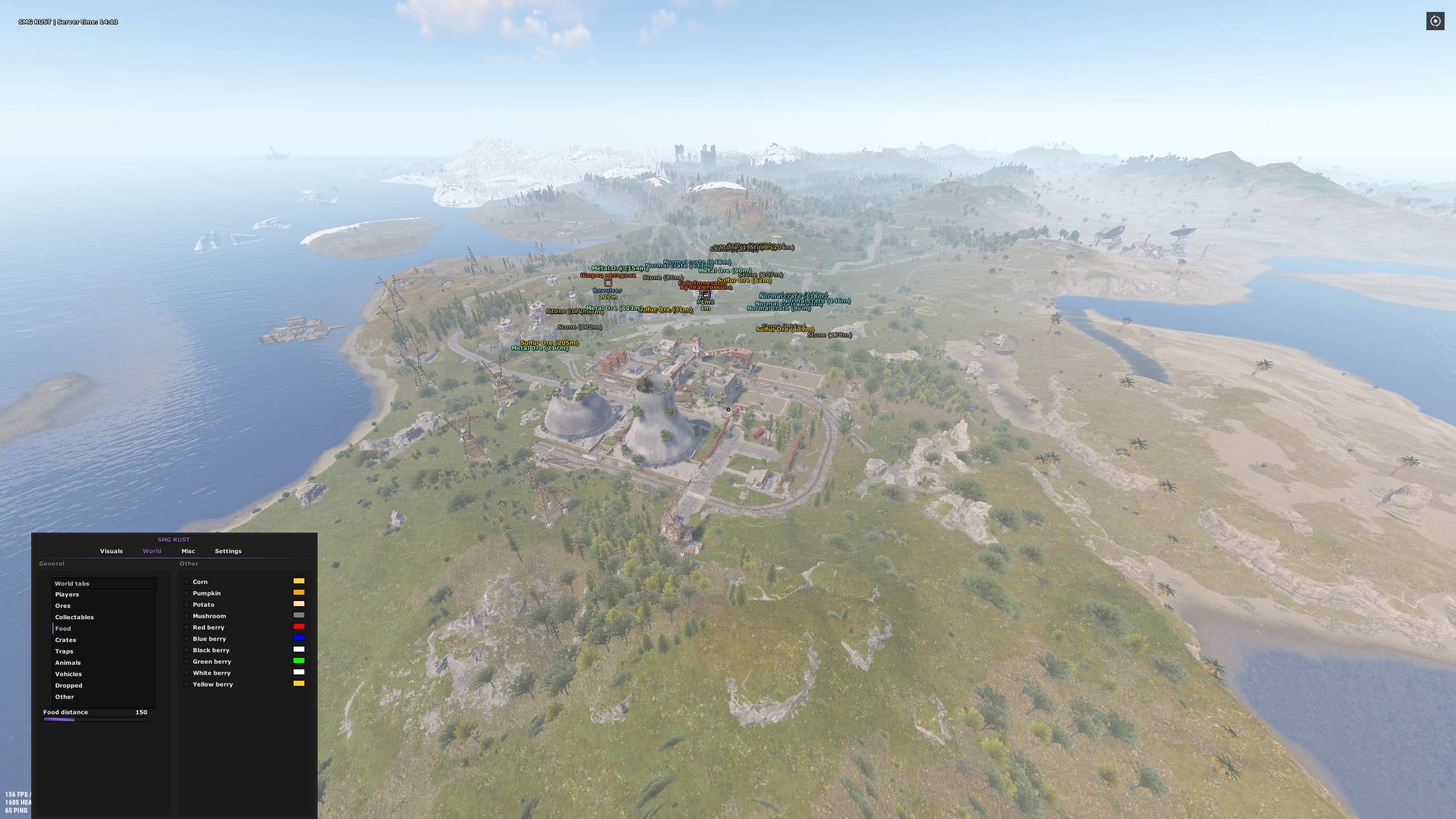1456x819 pixels.
Task: Open the Misc tab
Action: tap(188, 551)
